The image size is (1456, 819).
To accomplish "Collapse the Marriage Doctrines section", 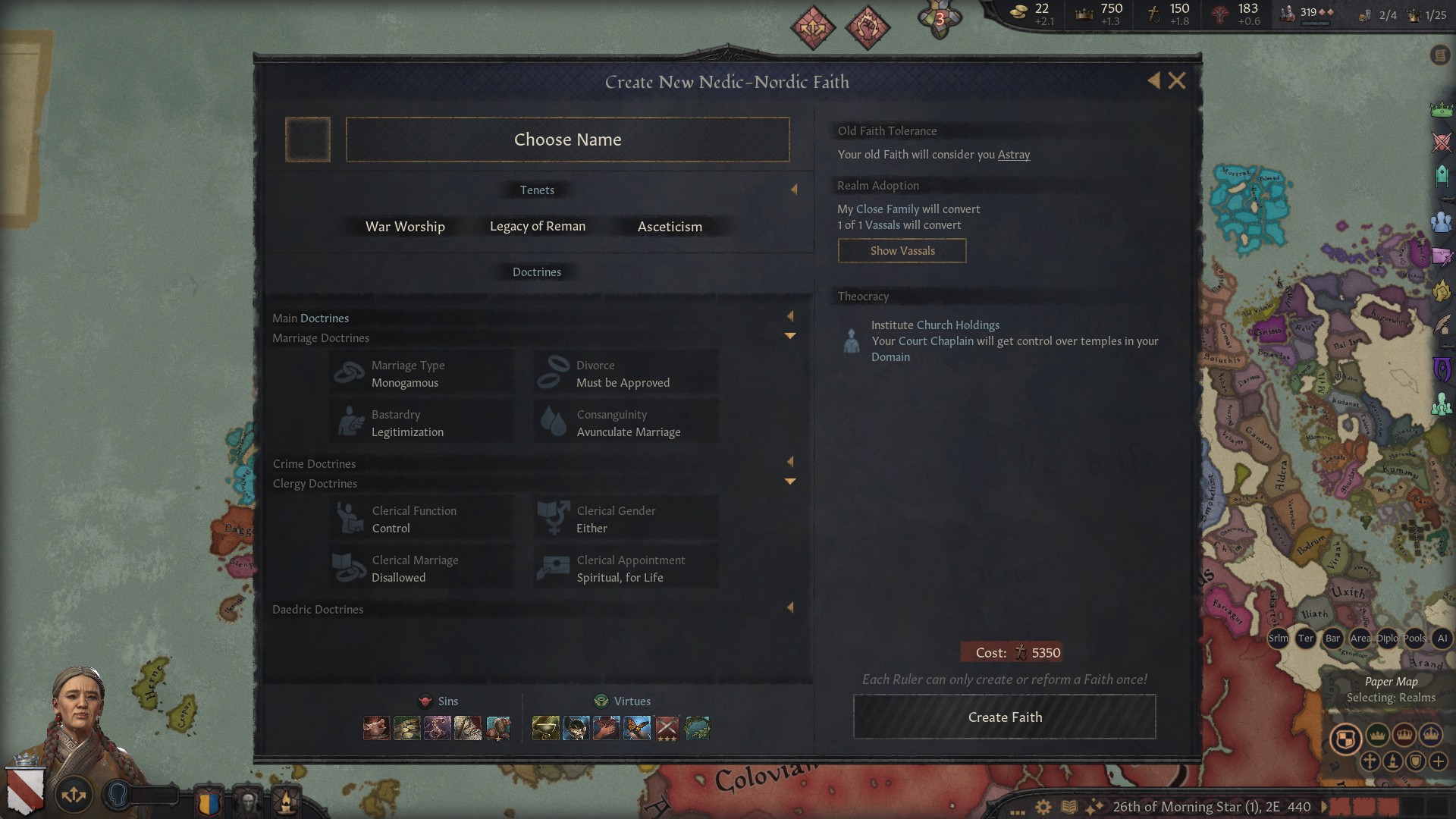I will coord(791,336).
